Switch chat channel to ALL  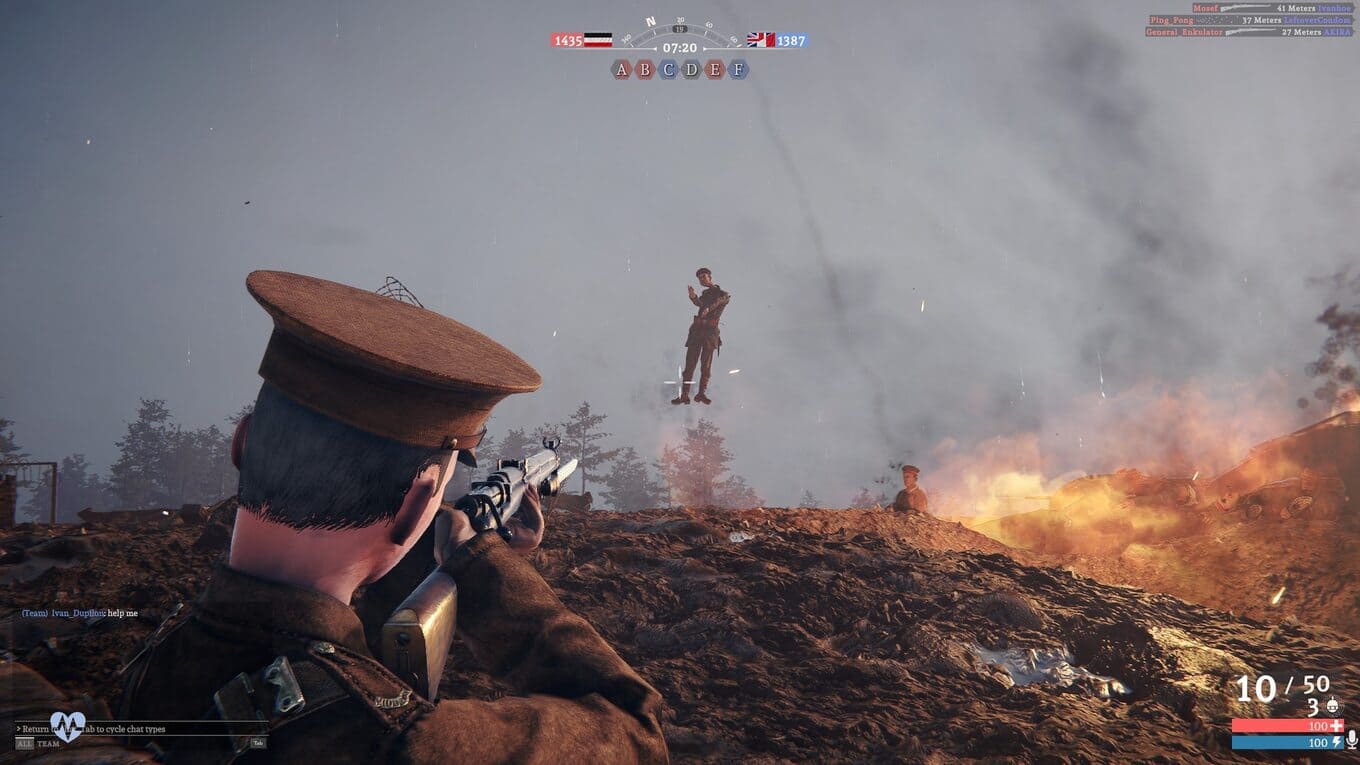tap(24, 743)
